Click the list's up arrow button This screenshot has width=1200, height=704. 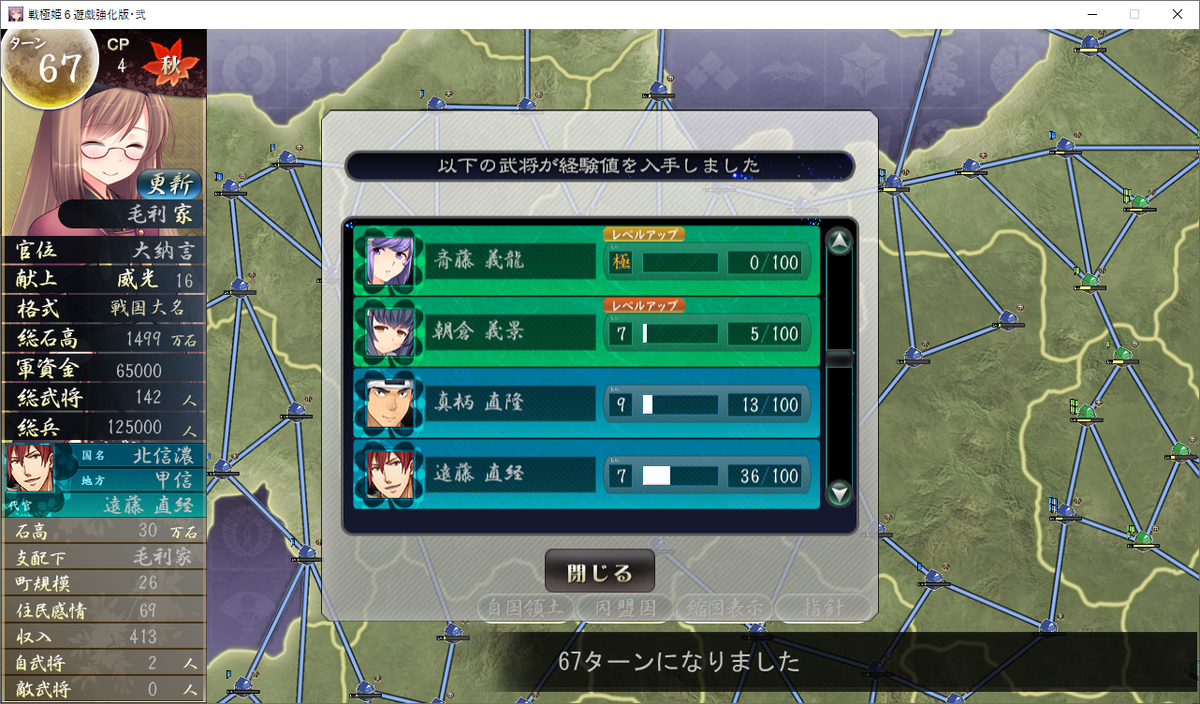coord(839,242)
